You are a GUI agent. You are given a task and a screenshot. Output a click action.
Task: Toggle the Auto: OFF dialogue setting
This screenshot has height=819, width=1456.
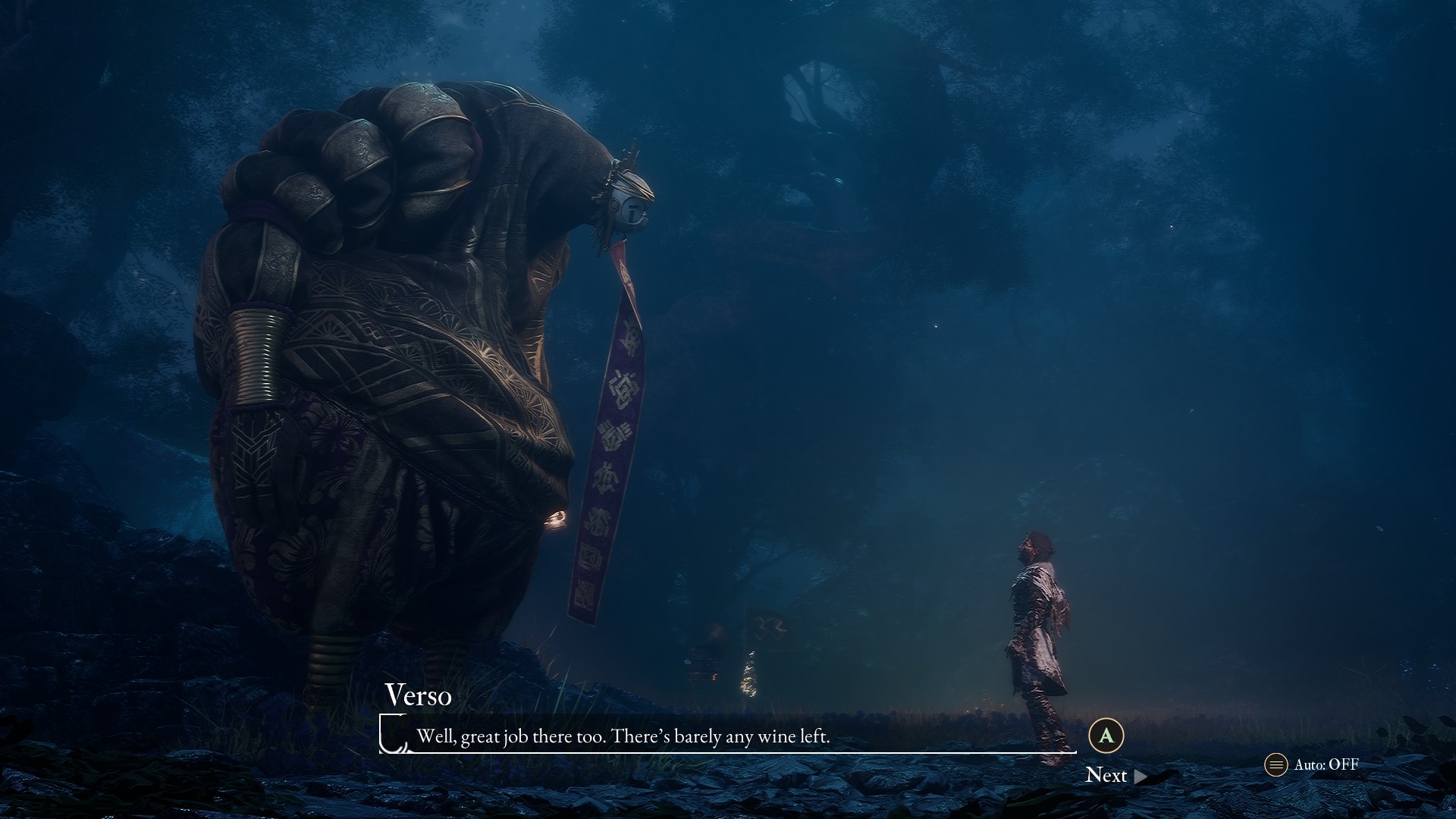coord(1312,764)
